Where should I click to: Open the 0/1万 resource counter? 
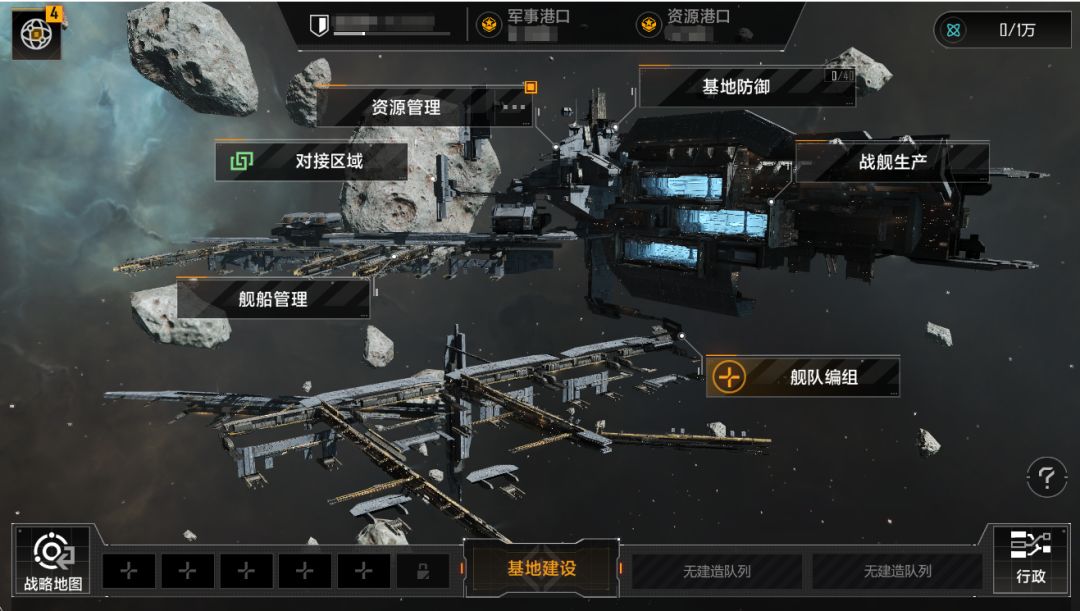pos(1001,30)
